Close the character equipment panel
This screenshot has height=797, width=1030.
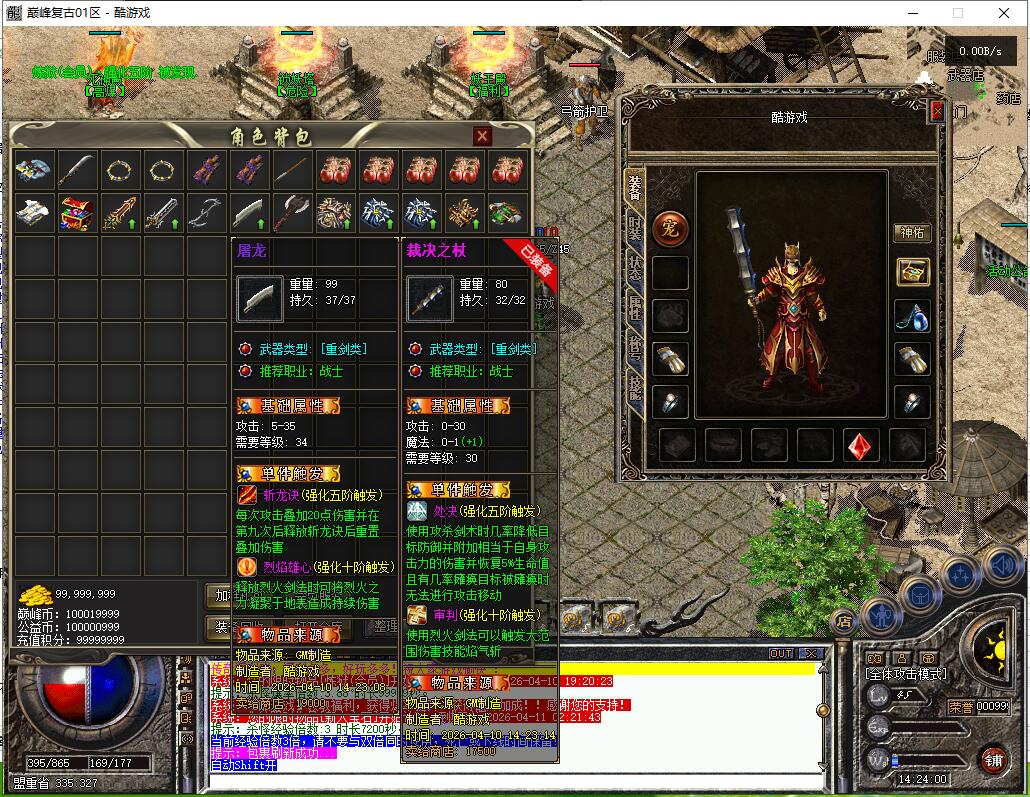tap(937, 111)
